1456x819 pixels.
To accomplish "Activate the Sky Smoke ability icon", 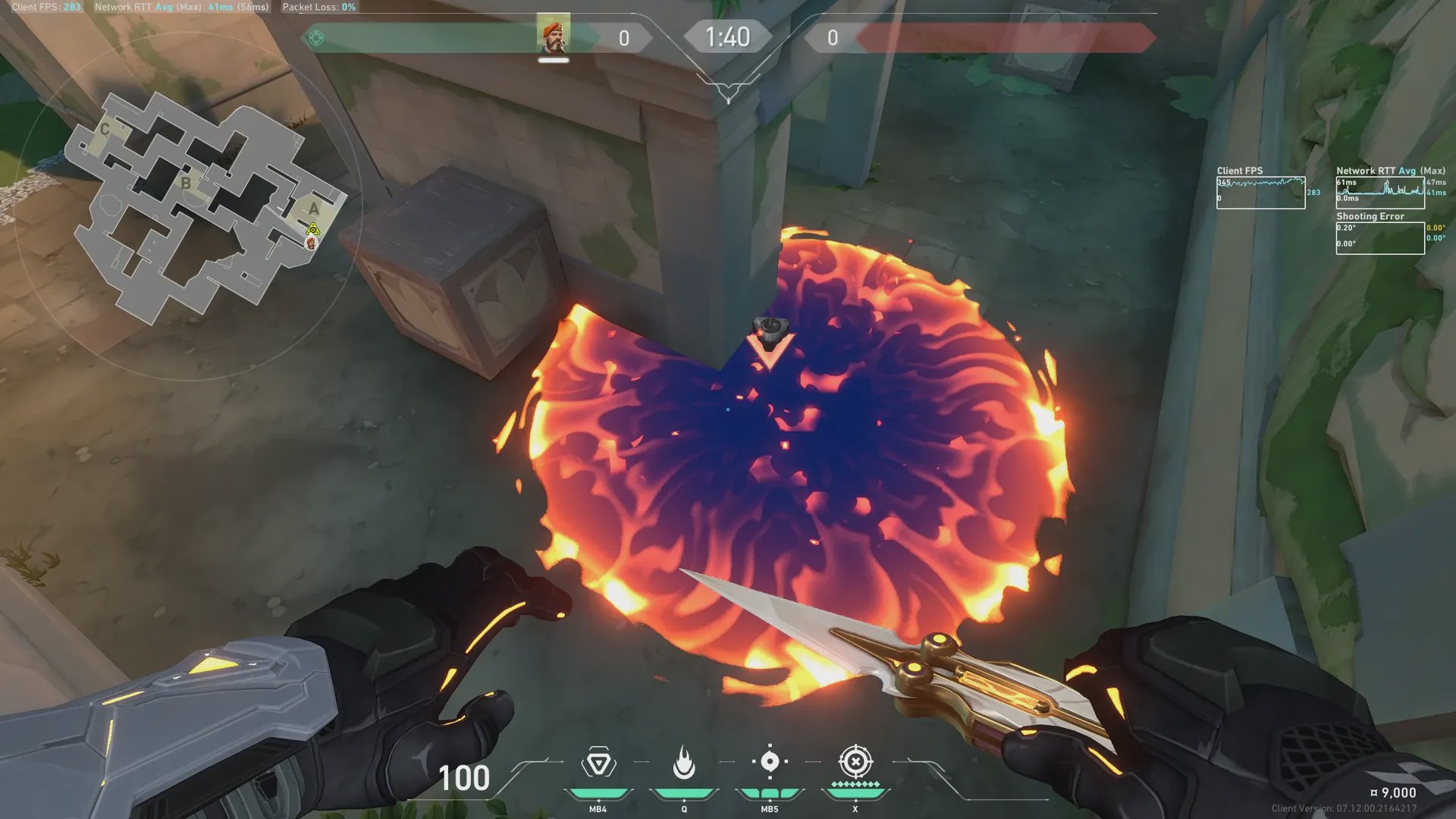I will pyautogui.click(x=770, y=762).
